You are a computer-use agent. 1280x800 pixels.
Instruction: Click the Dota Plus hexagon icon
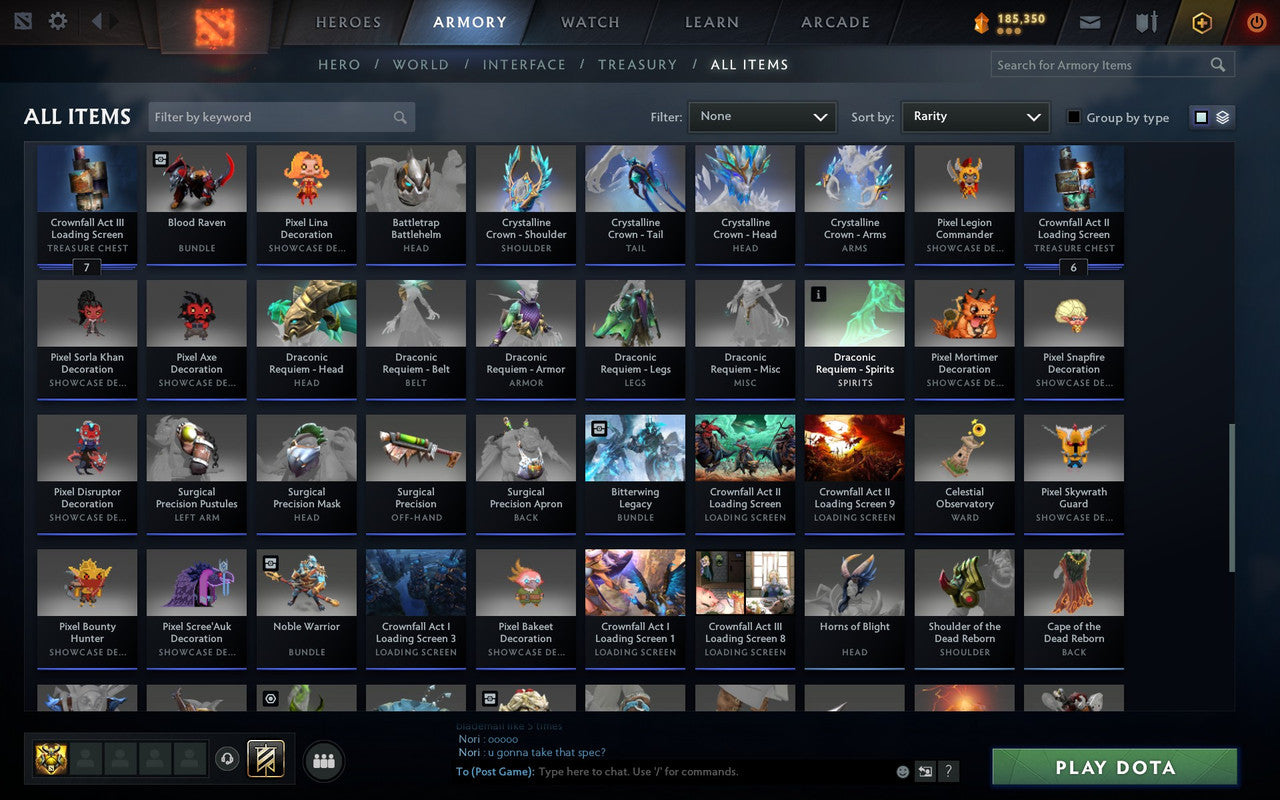point(1201,22)
